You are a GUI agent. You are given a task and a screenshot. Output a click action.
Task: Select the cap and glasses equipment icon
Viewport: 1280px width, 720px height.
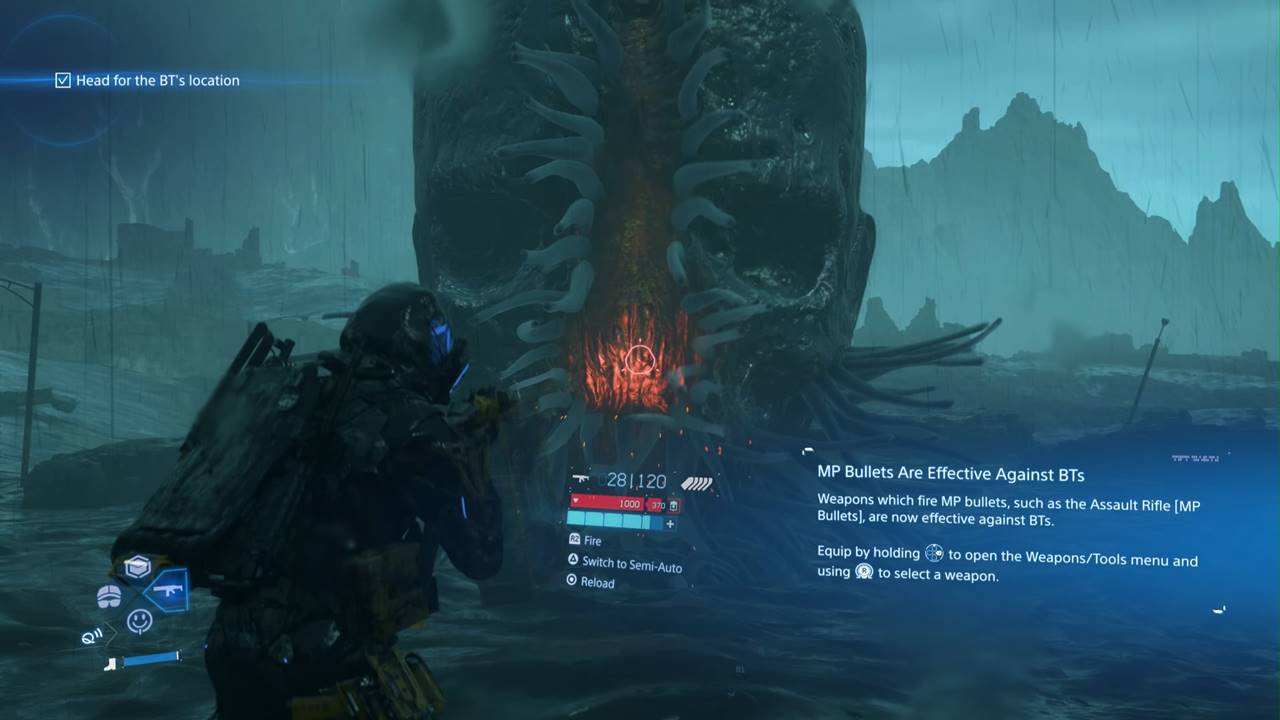pyautogui.click(x=109, y=596)
